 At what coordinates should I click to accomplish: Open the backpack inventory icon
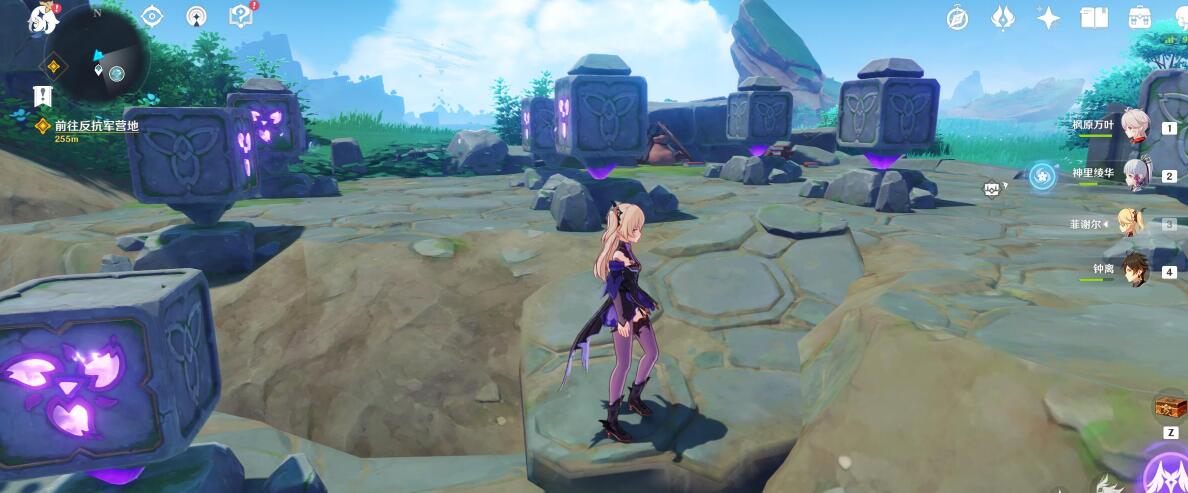(x=1140, y=18)
